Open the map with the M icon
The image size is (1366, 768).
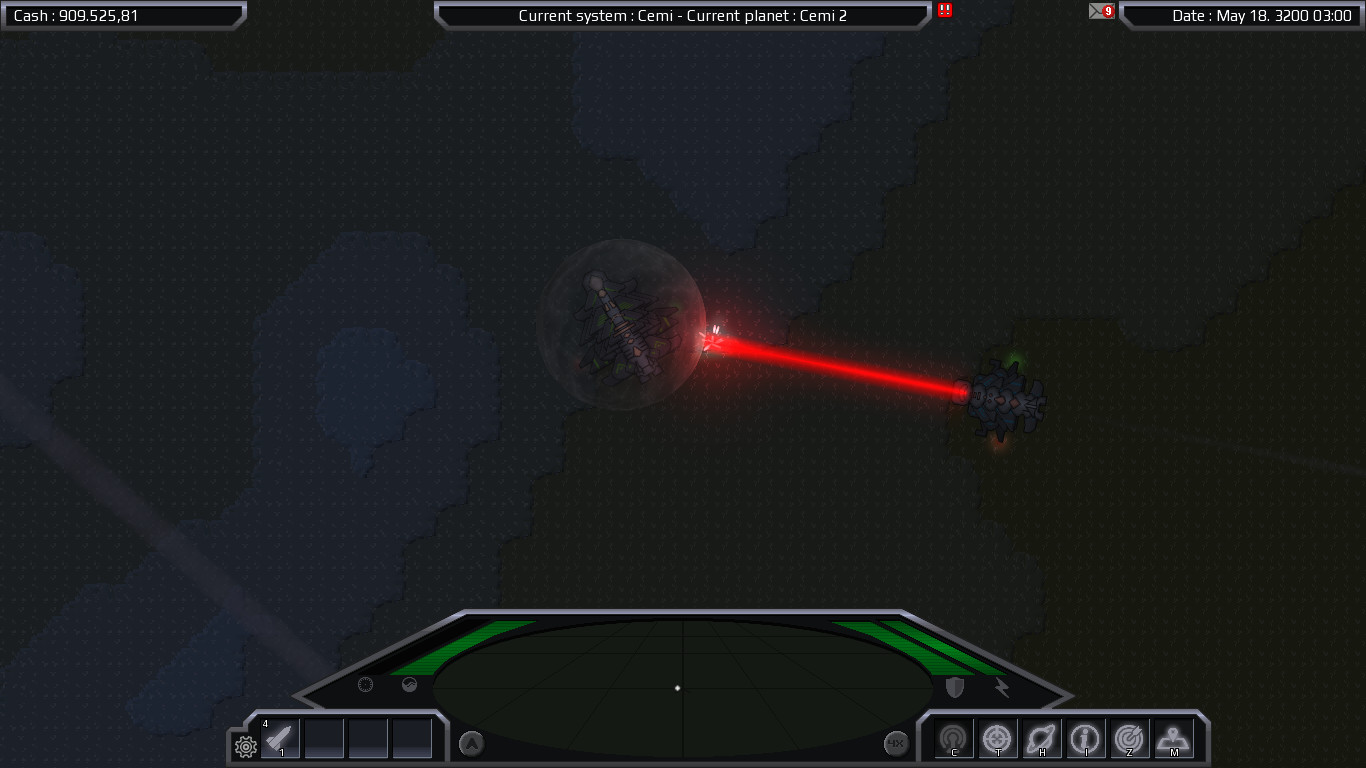click(1173, 738)
